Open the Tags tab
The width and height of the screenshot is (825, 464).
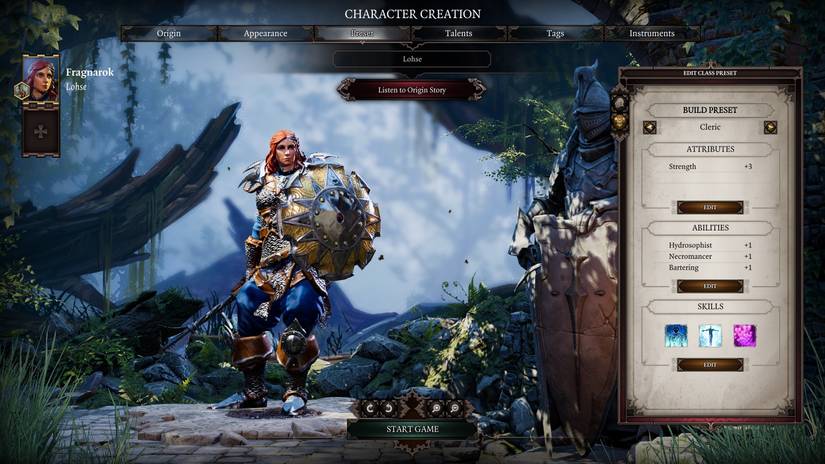[x=555, y=34]
